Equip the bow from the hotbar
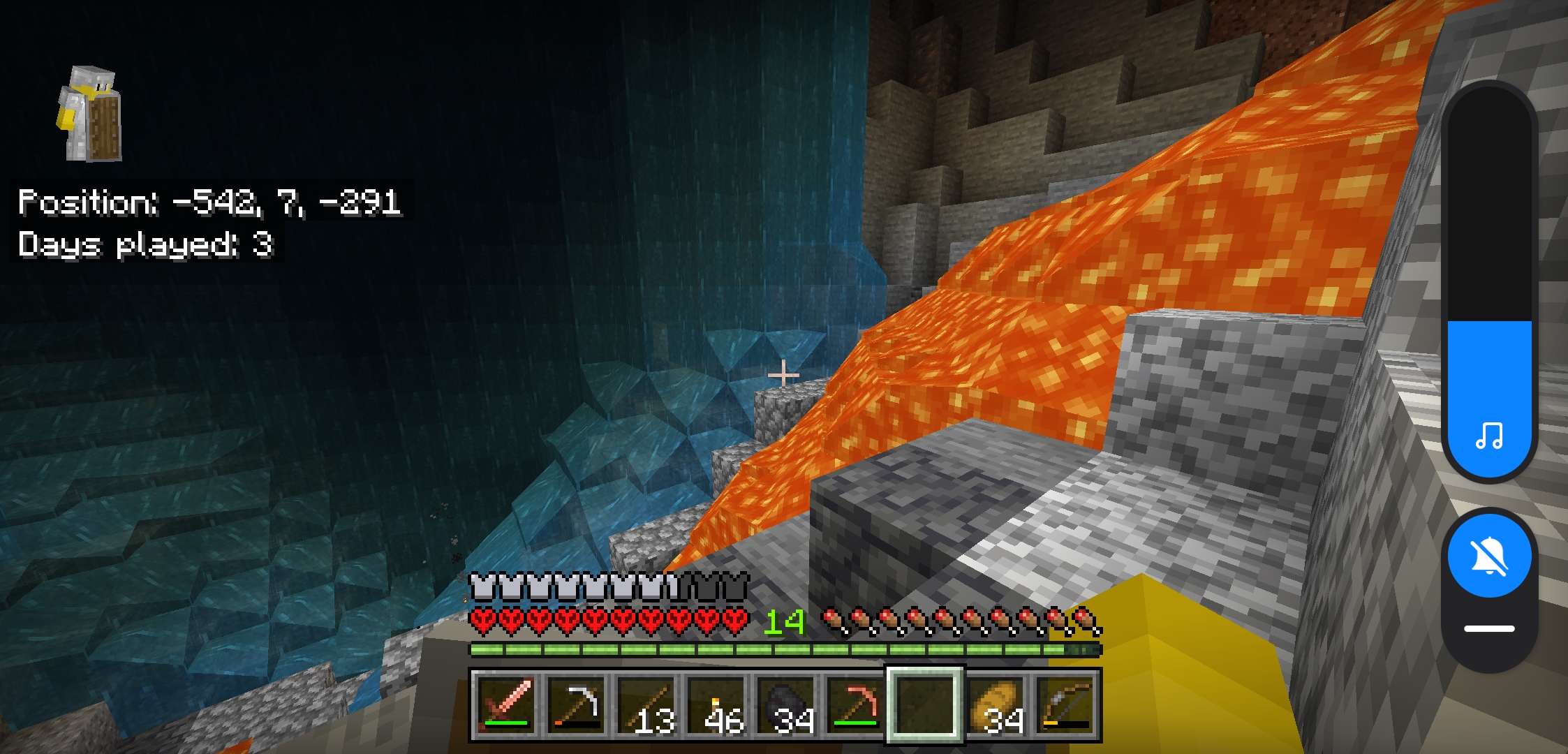This screenshot has width=1568, height=754. point(1066,704)
